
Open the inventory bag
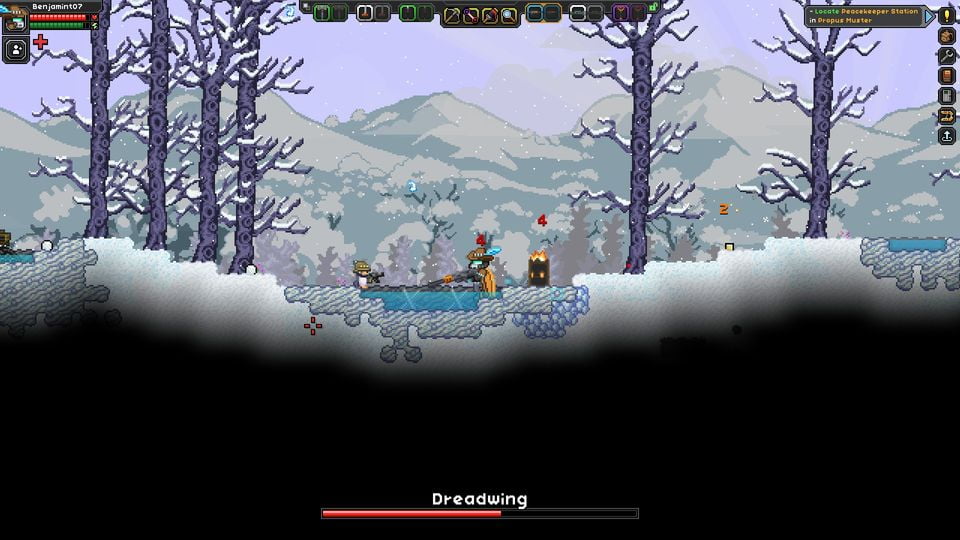pyautogui.click(x=946, y=35)
